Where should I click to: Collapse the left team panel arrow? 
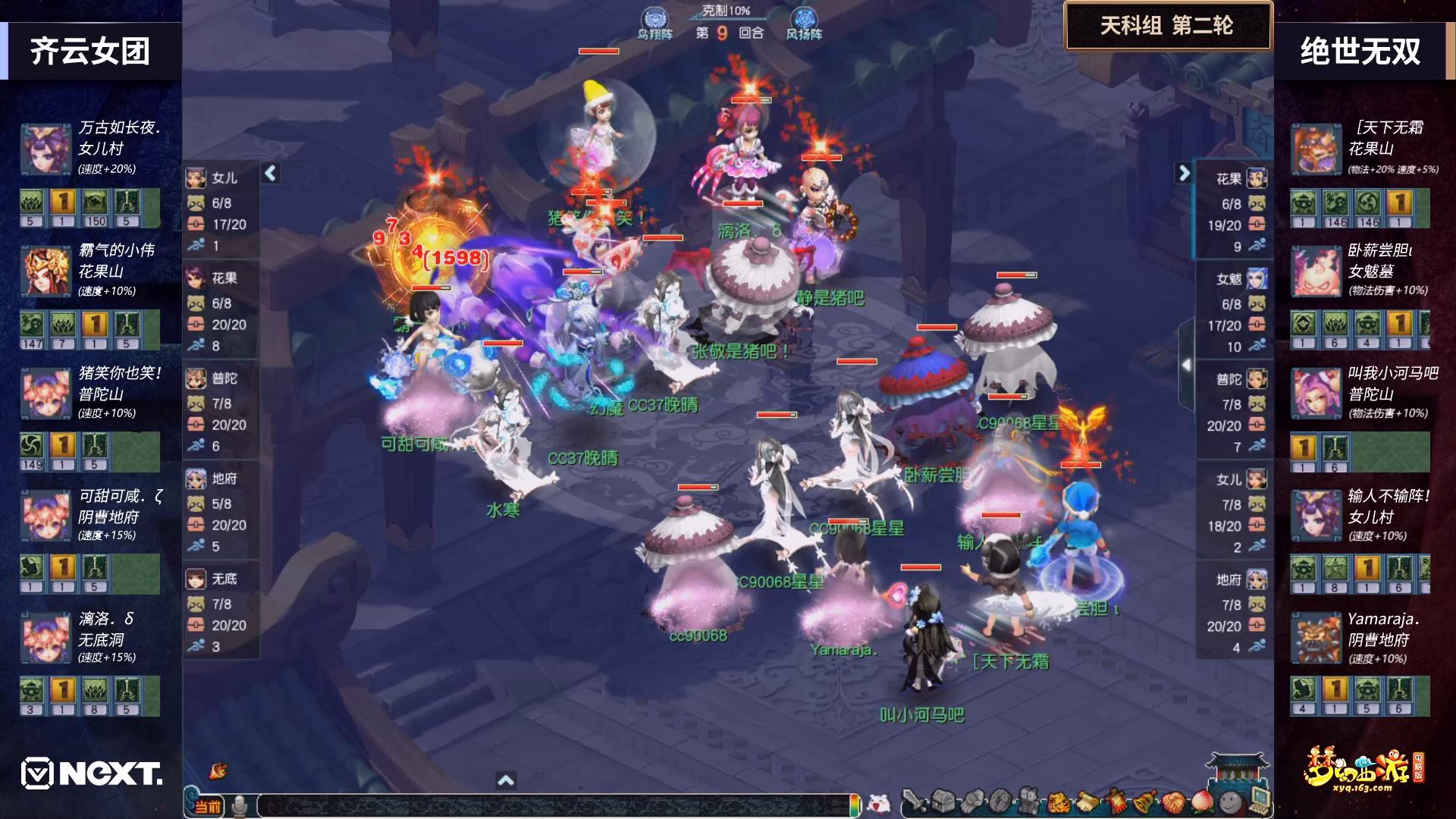click(271, 173)
